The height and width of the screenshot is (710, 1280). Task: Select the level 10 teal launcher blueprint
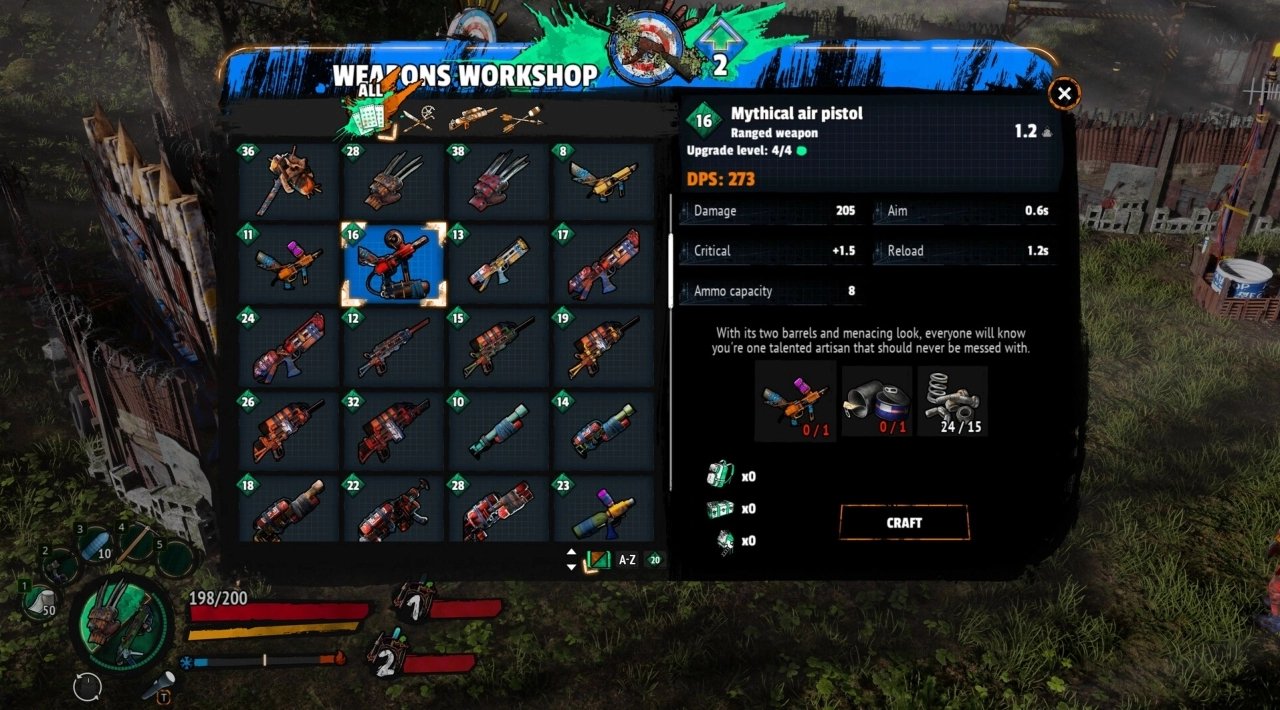pos(497,431)
